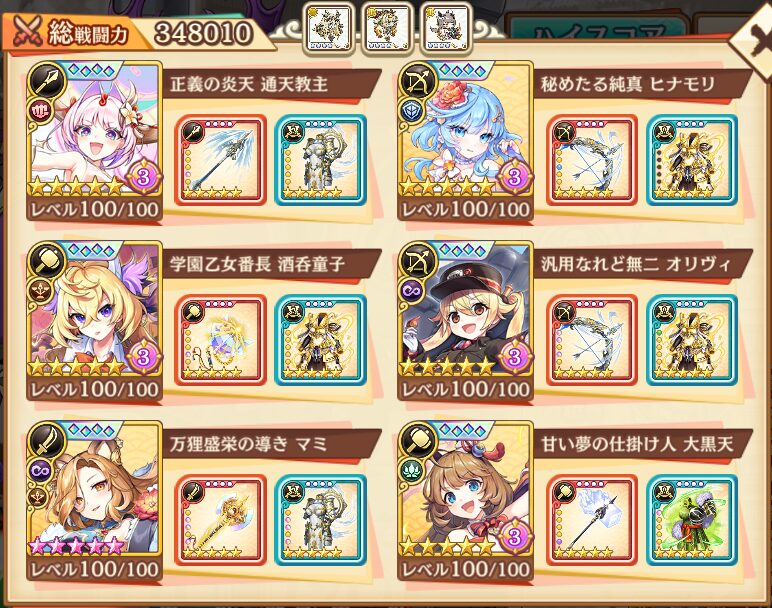Select ヒナモリ's bow weapon slot
Image resolution: width=772 pixels, height=608 pixels.
(x=592, y=160)
